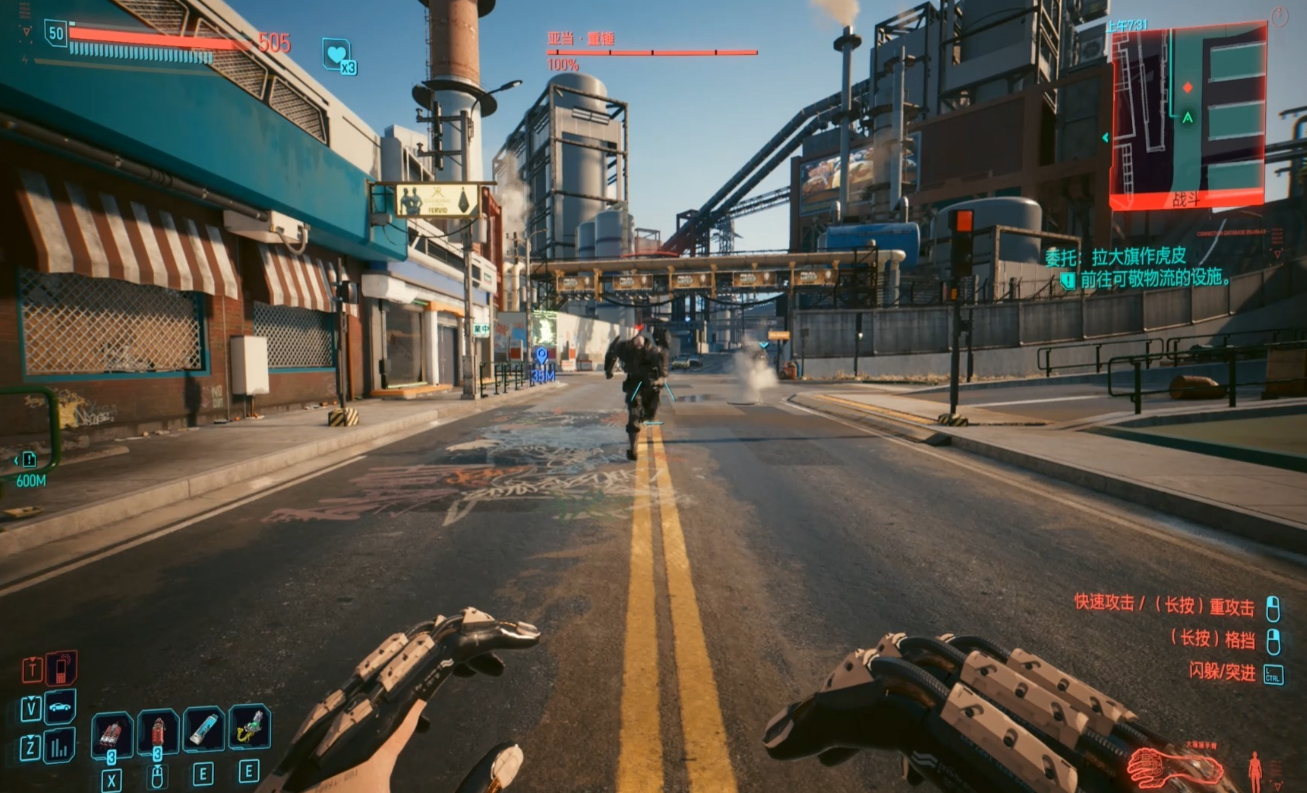Screen dimensions: 1307x793
Task: Open the minimap
Action: pyautogui.click(x=1187, y=117)
